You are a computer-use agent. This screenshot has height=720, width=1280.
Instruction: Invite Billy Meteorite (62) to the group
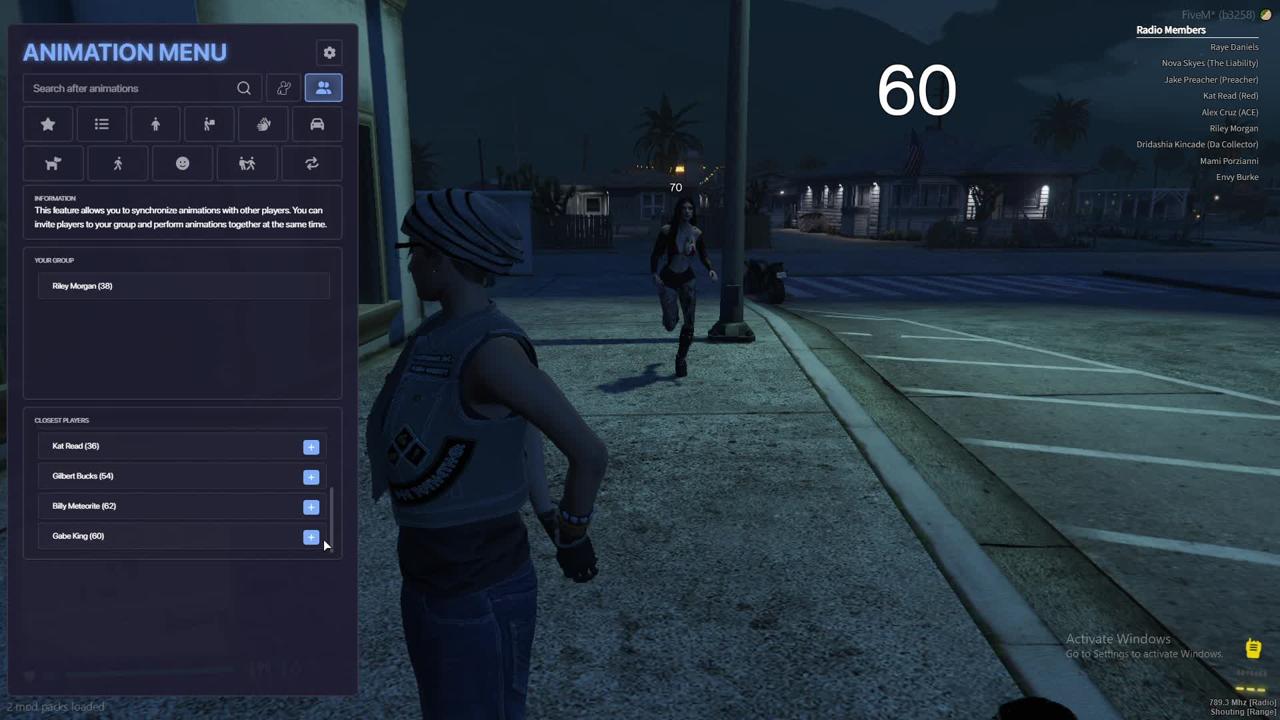click(311, 507)
